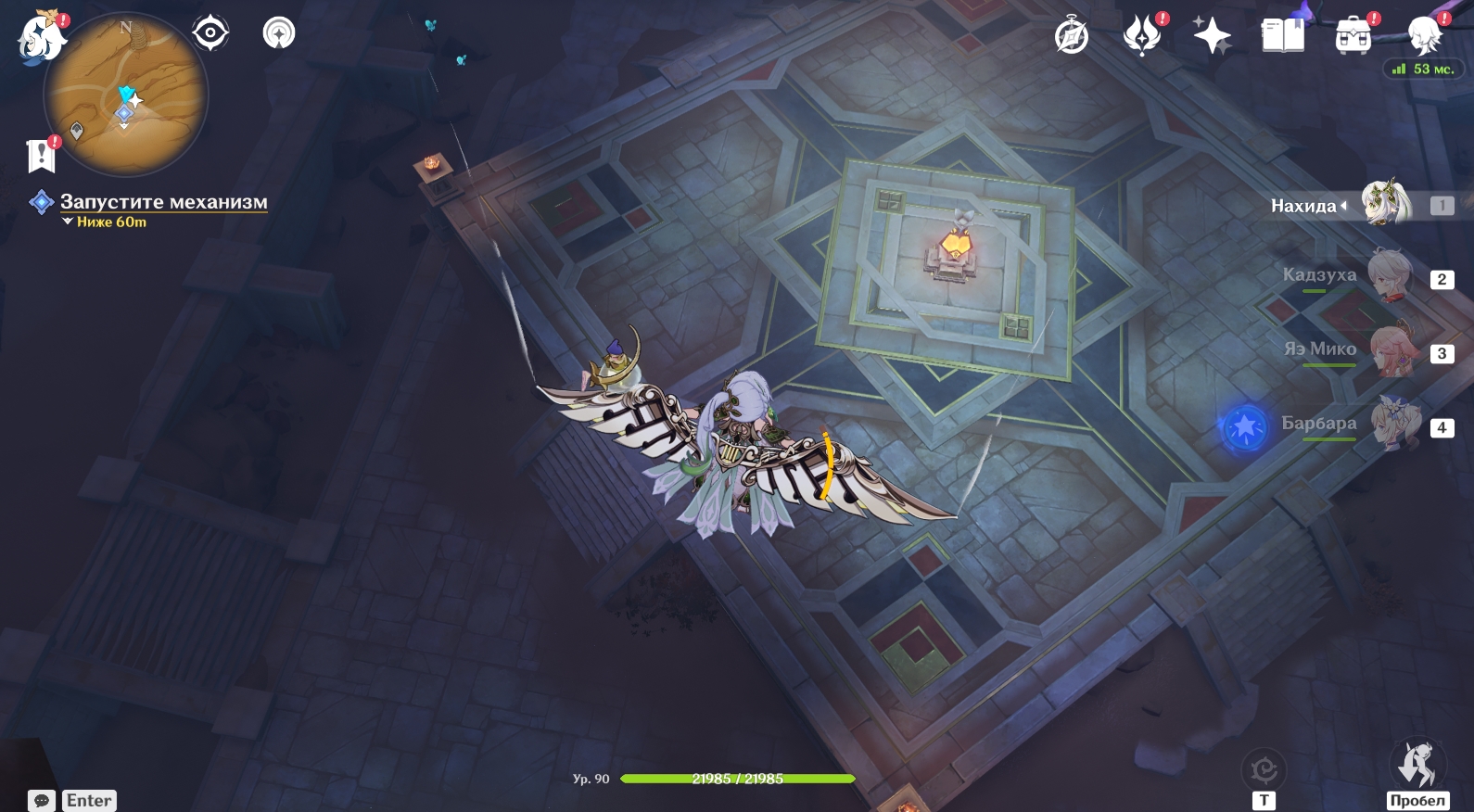Select the "Запустите механизм" quest tracker
This screenshot has width=1474, height=812.
pos(163,202)
